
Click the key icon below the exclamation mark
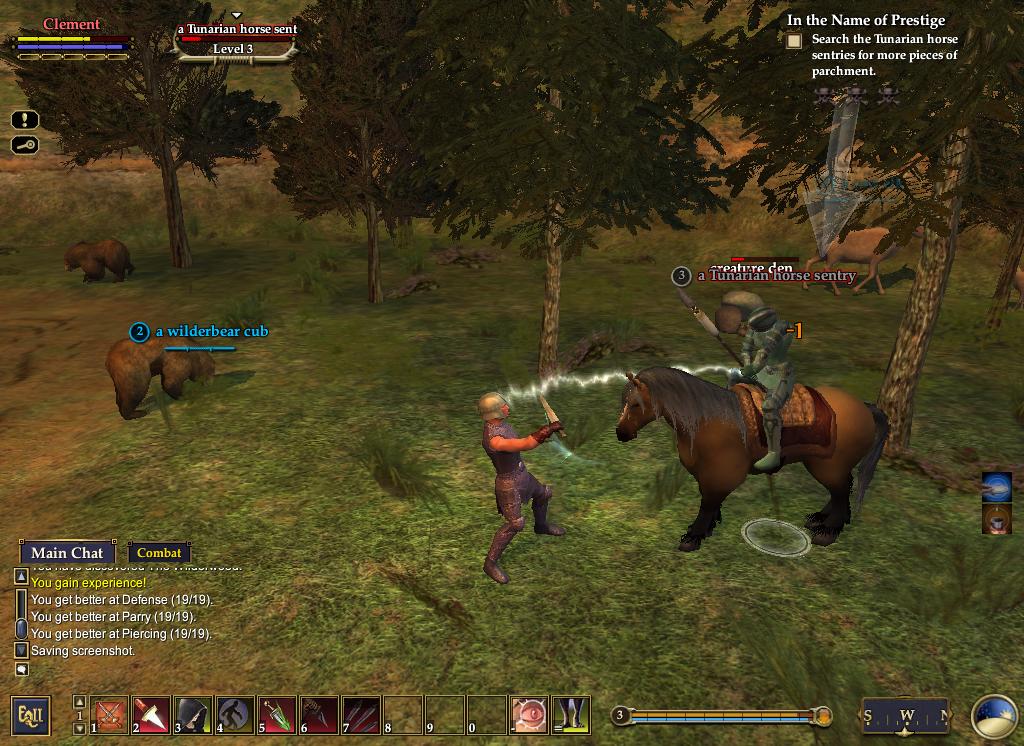25,146
